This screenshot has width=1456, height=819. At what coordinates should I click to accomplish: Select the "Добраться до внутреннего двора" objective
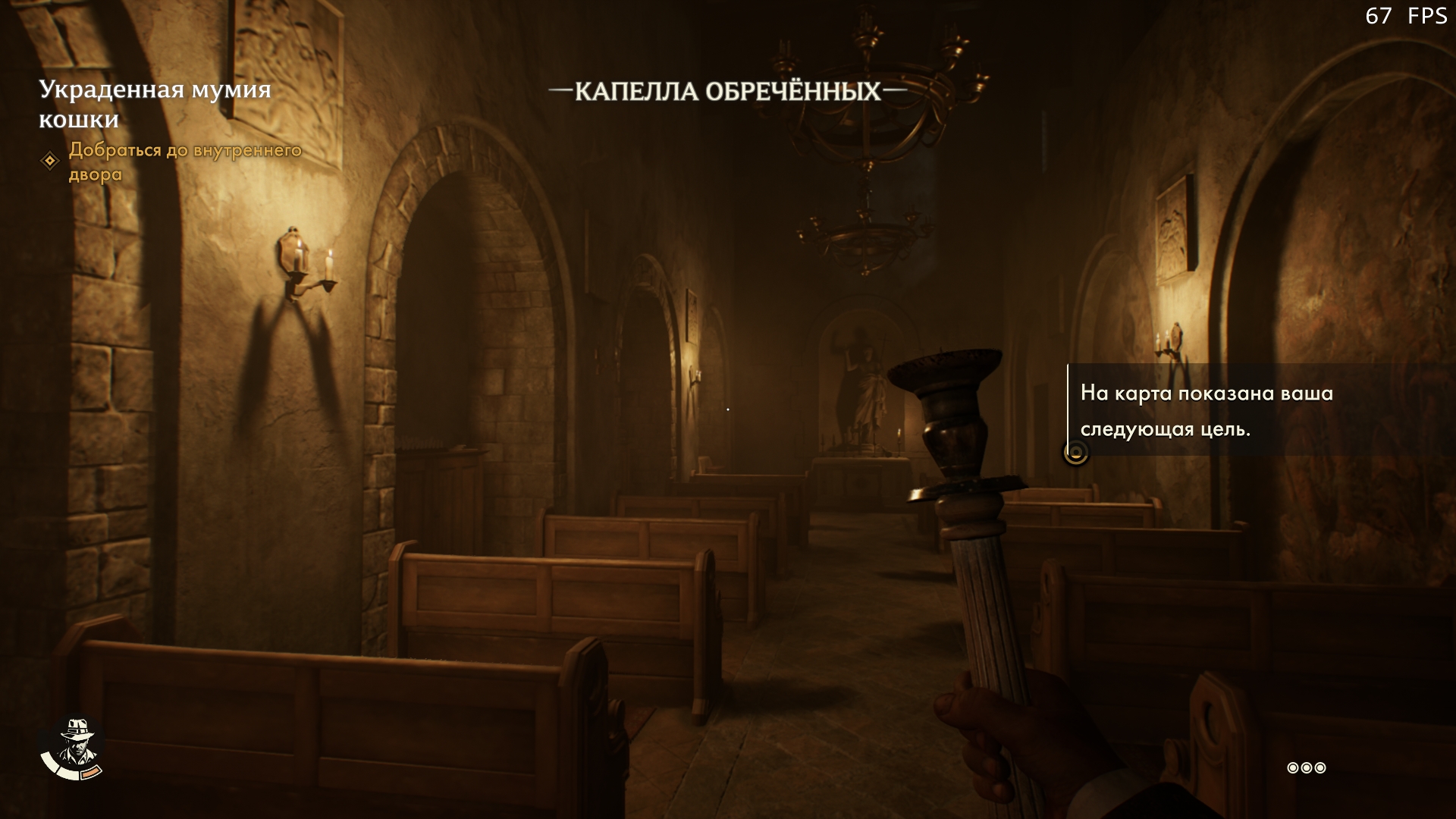click(185, 162)
